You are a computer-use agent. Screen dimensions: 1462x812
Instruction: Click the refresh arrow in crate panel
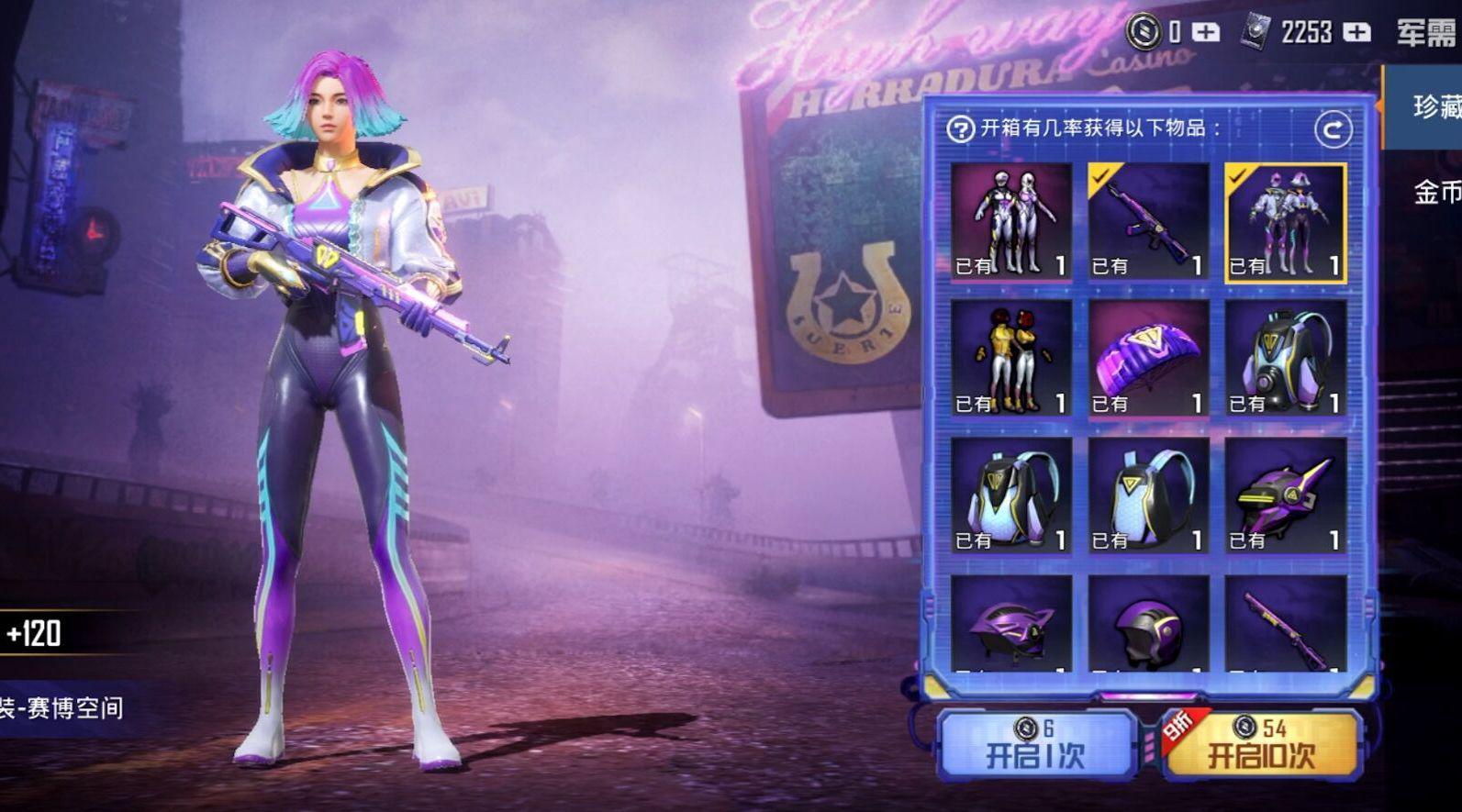1333,129
